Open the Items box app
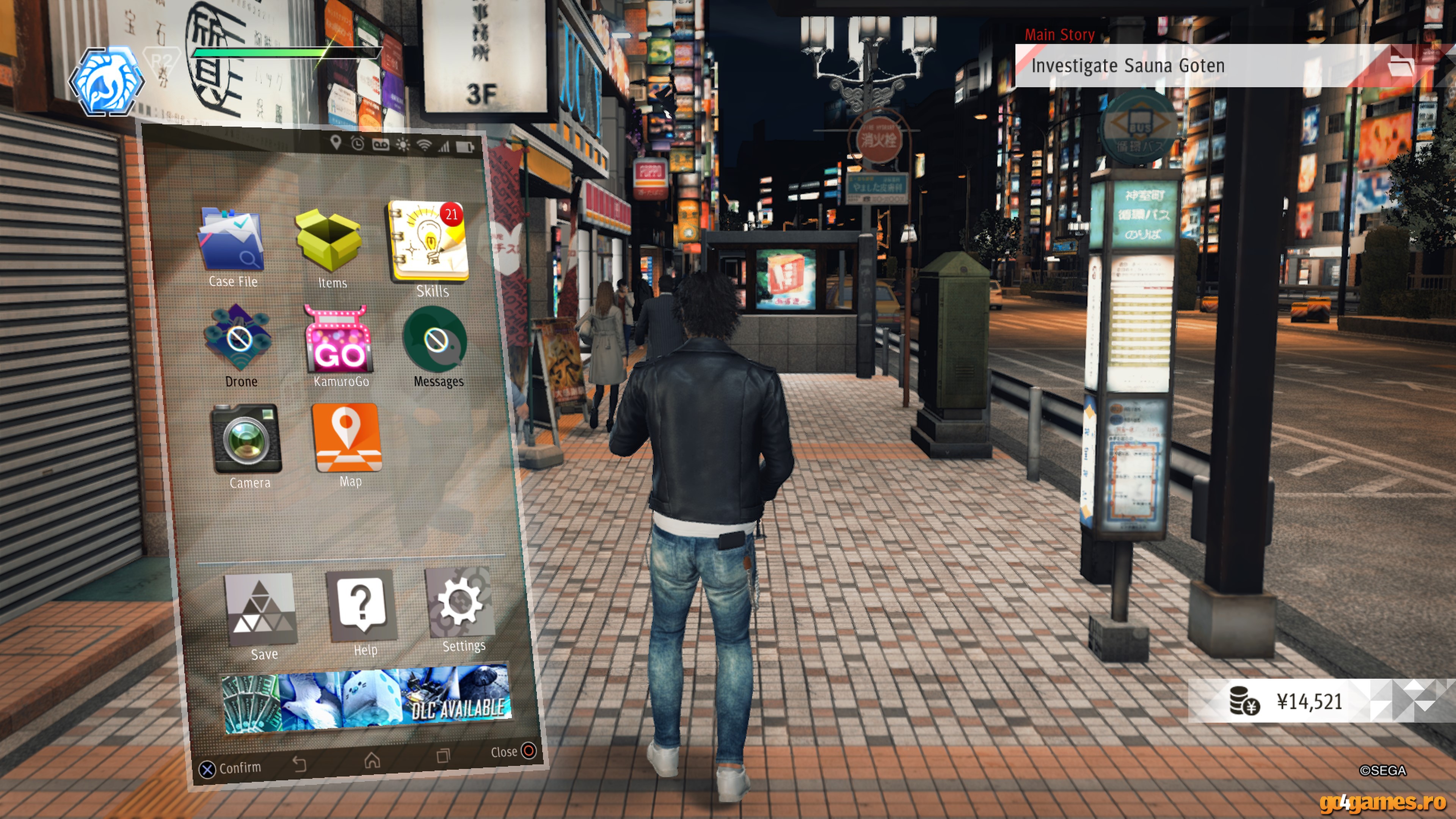The image size is (1456, 819). coord(329,242)
